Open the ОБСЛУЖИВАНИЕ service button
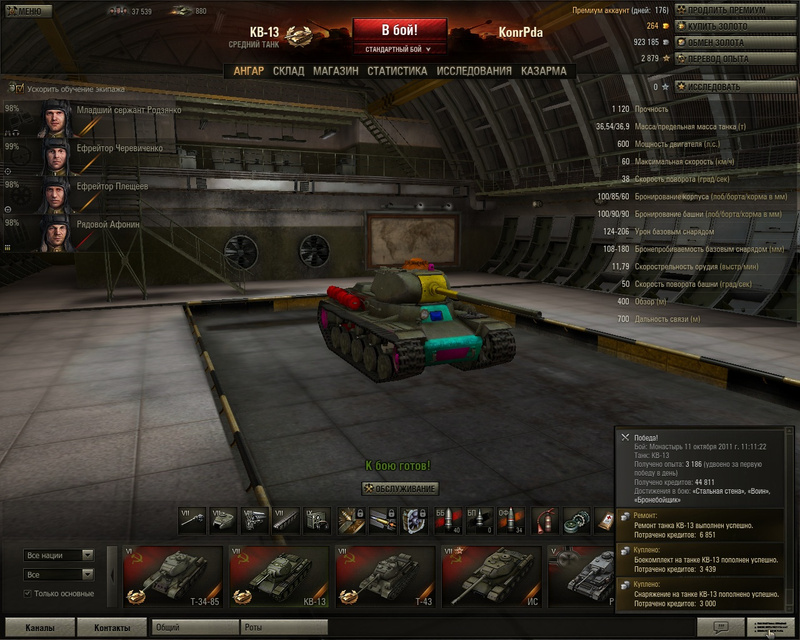The height and width of the screenshot is (640, 800). click(x=400, y=488)
